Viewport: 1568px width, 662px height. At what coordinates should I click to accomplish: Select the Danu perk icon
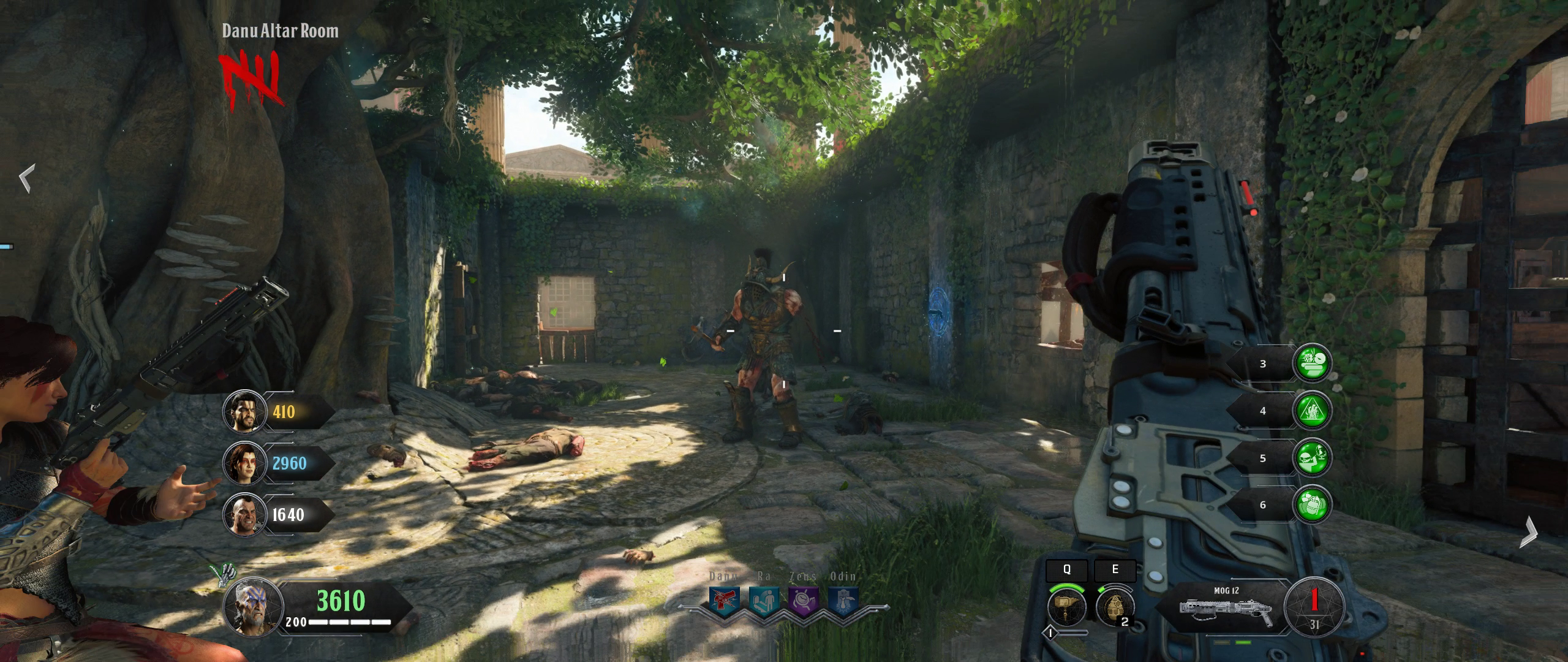tap(724, 601)
